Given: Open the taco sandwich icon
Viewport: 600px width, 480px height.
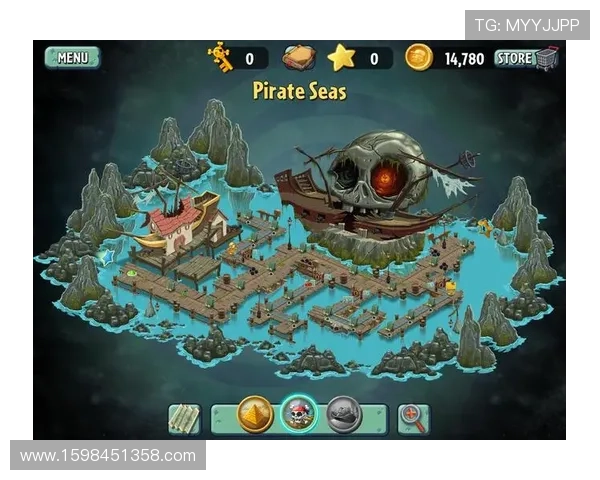Looking at the screenshot, I should (298, 57).
